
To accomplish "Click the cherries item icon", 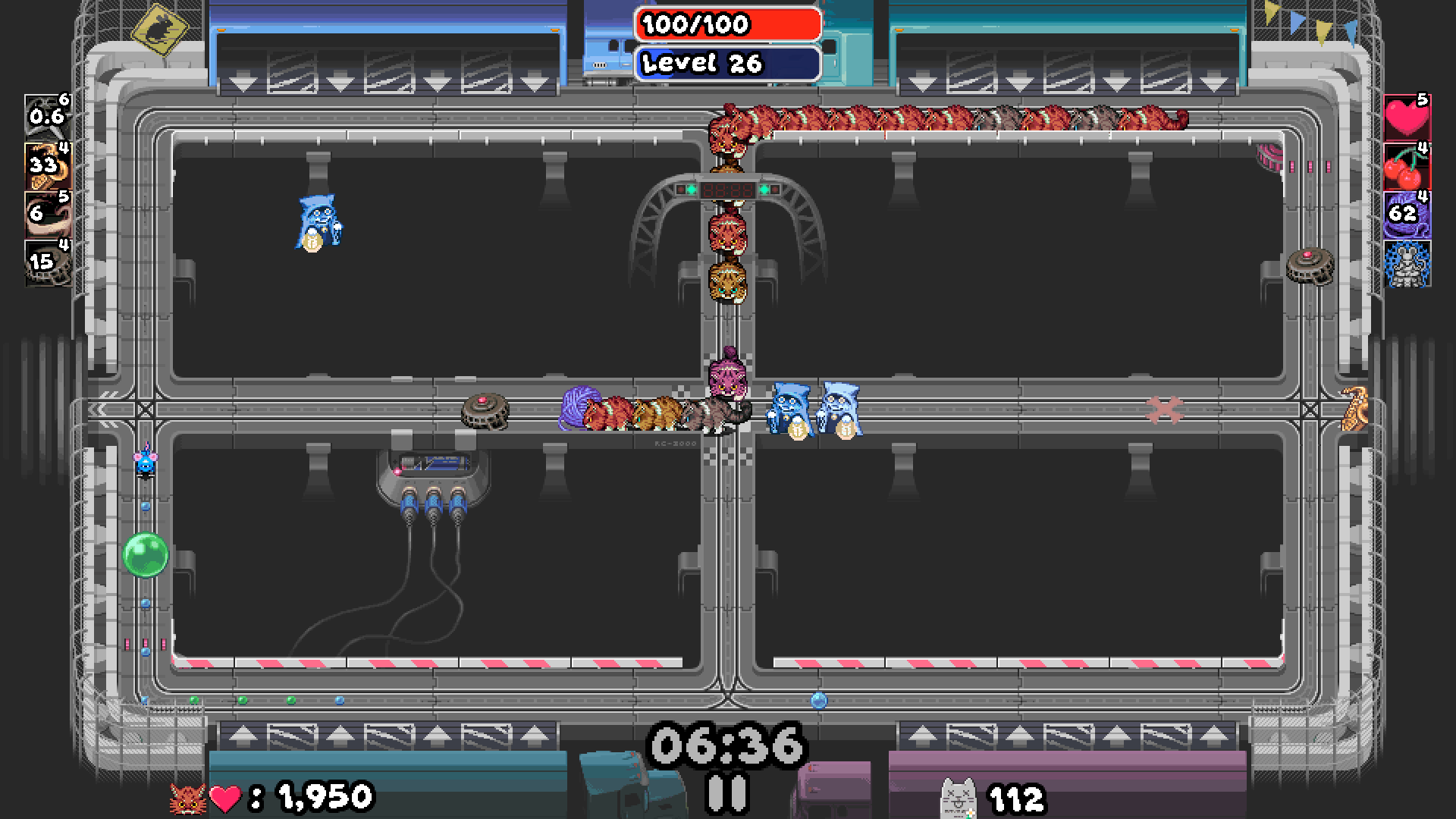I will pos(1407,166).
